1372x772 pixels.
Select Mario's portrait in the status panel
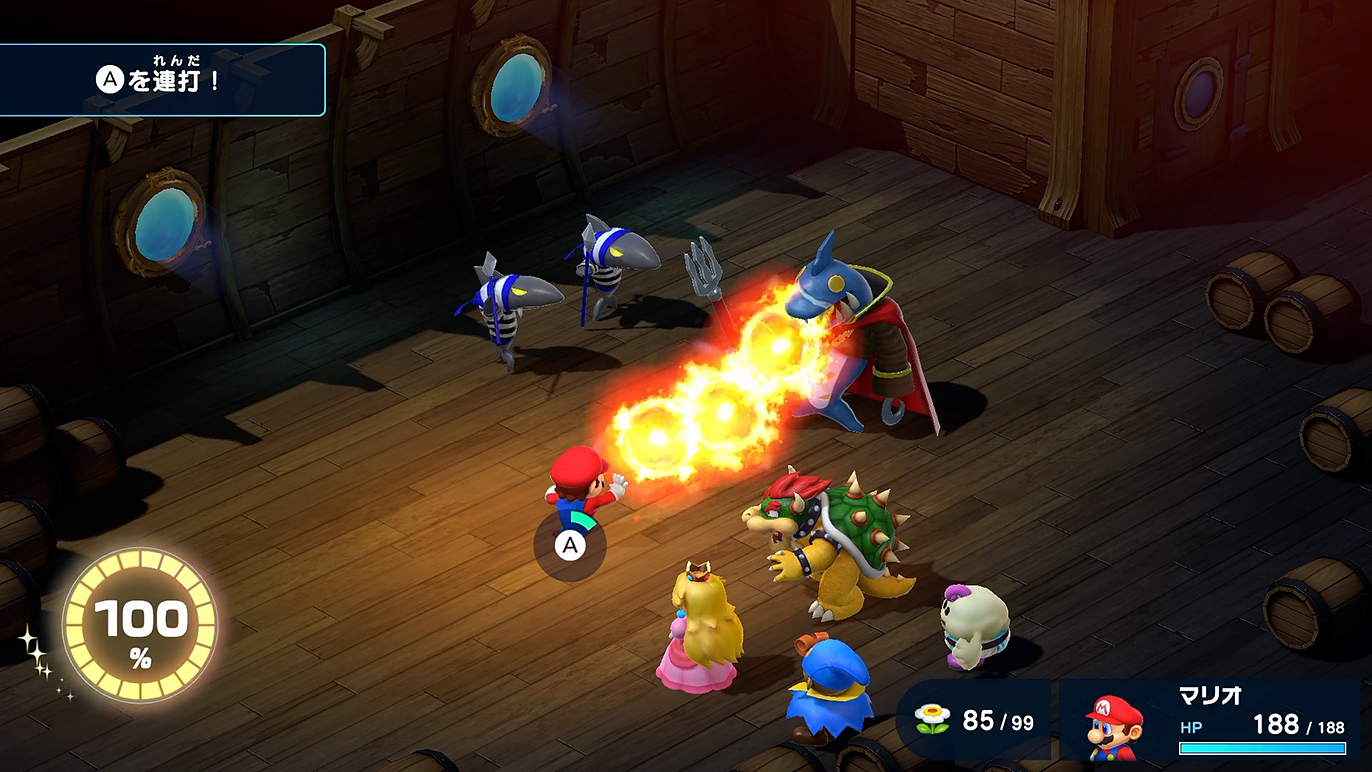(1113, 724)
